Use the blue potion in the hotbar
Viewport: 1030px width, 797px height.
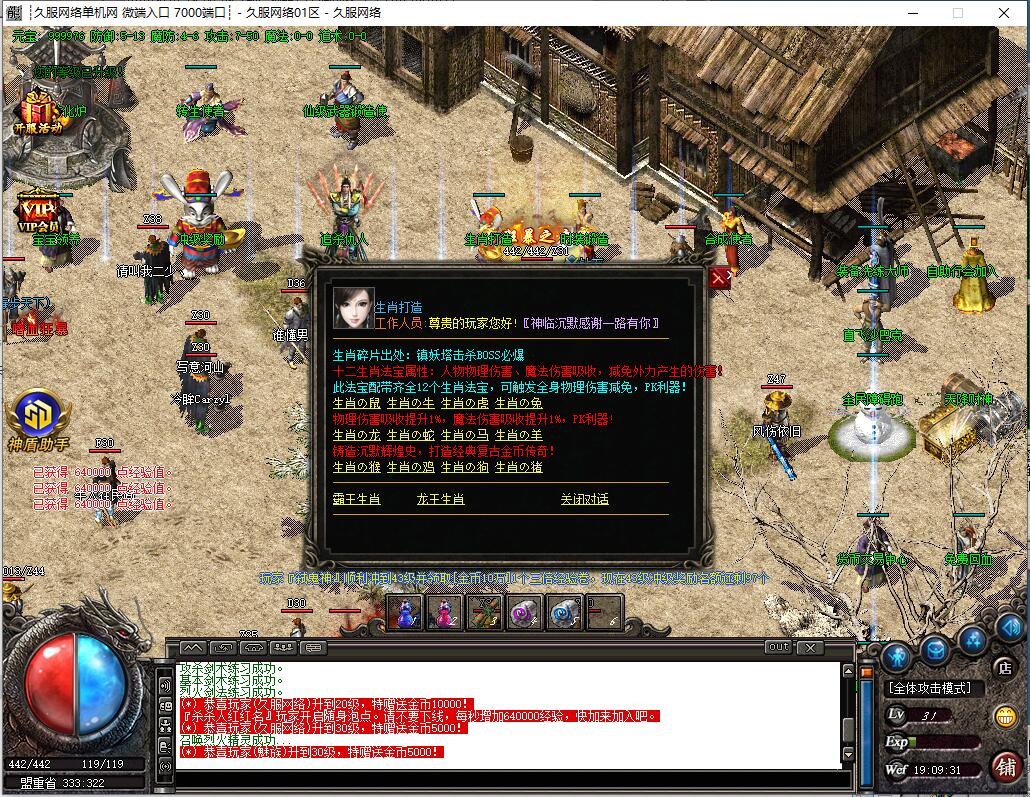pyautogui.click(x=405, y=612)
